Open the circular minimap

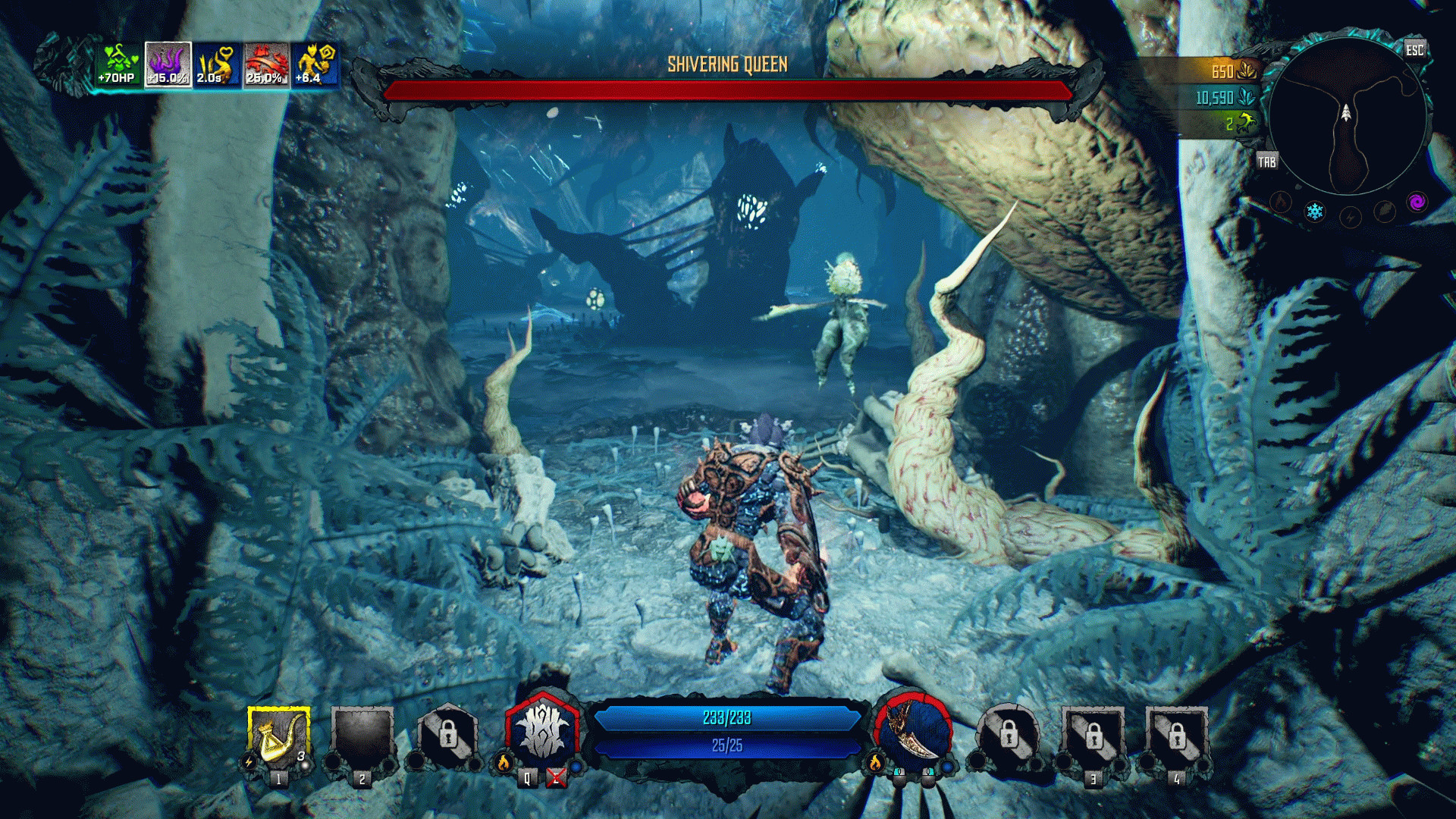[1346, 114]
